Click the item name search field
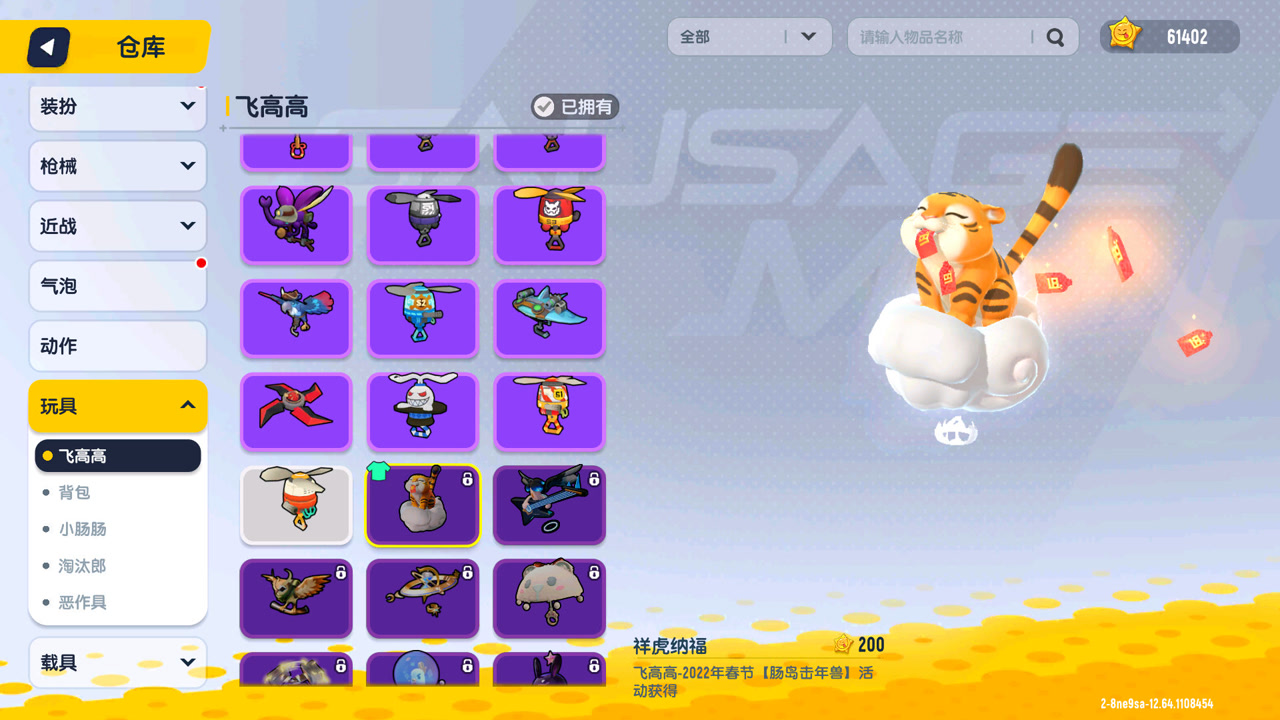 tap(940, 37)
